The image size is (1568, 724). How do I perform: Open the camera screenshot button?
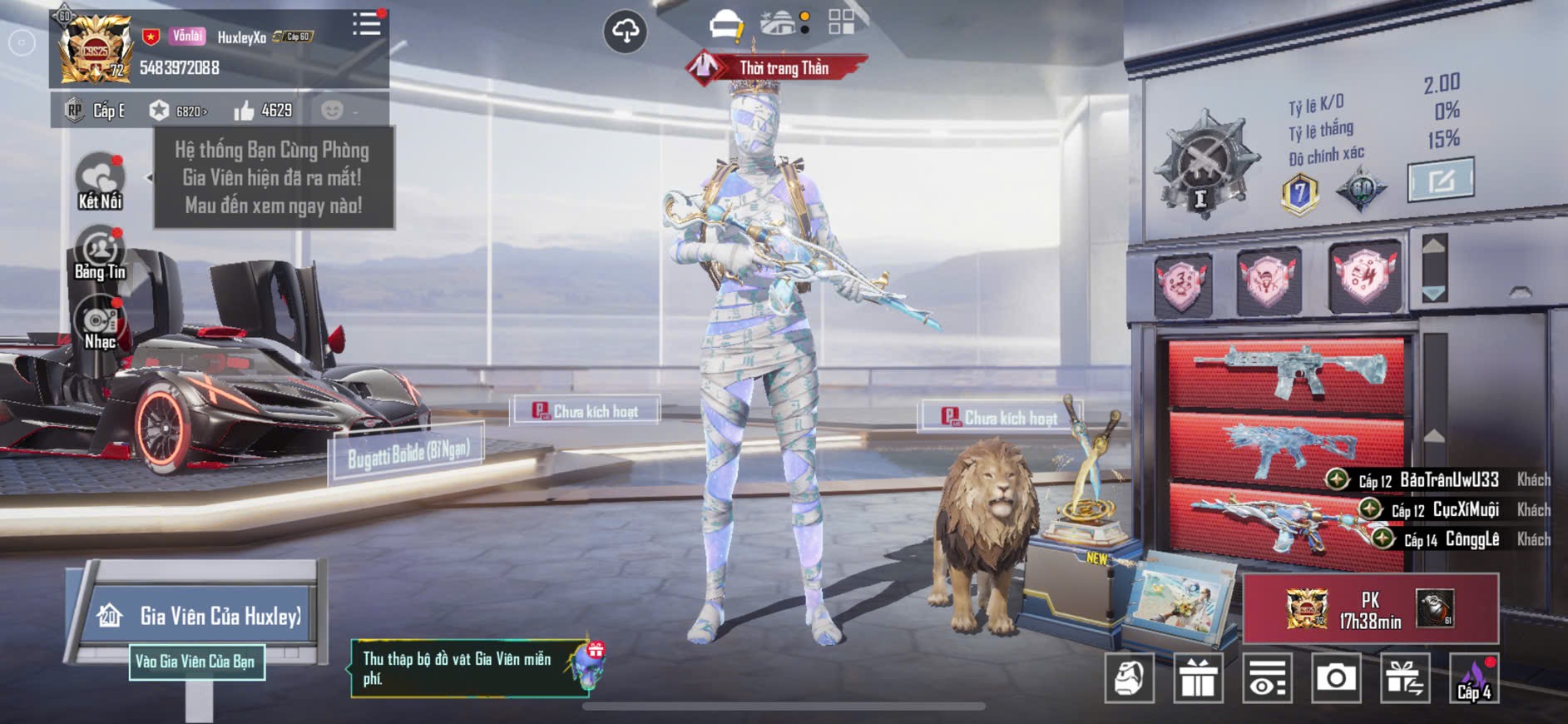(x=1336, y=678)
